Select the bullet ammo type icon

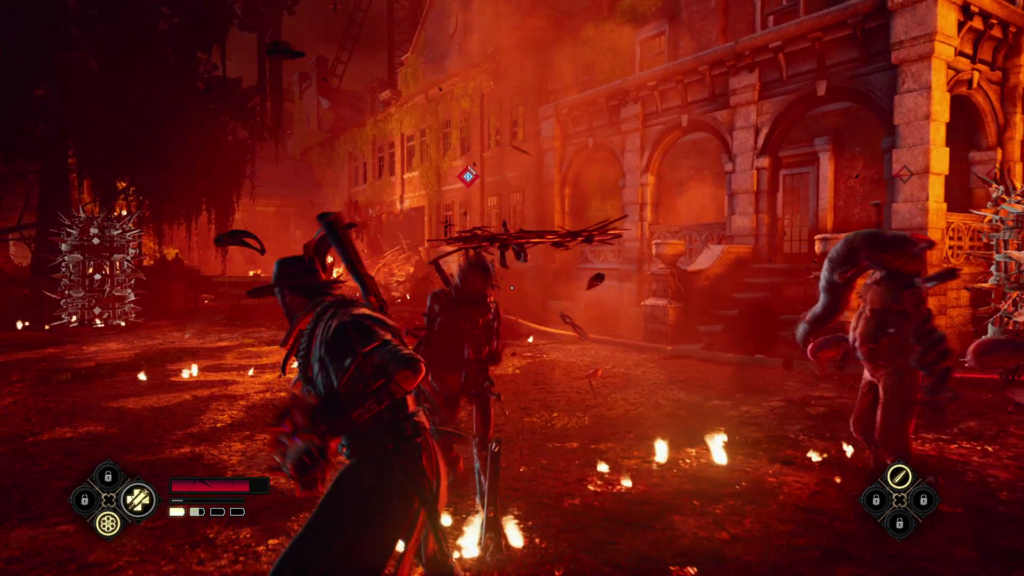coord(898,475)
